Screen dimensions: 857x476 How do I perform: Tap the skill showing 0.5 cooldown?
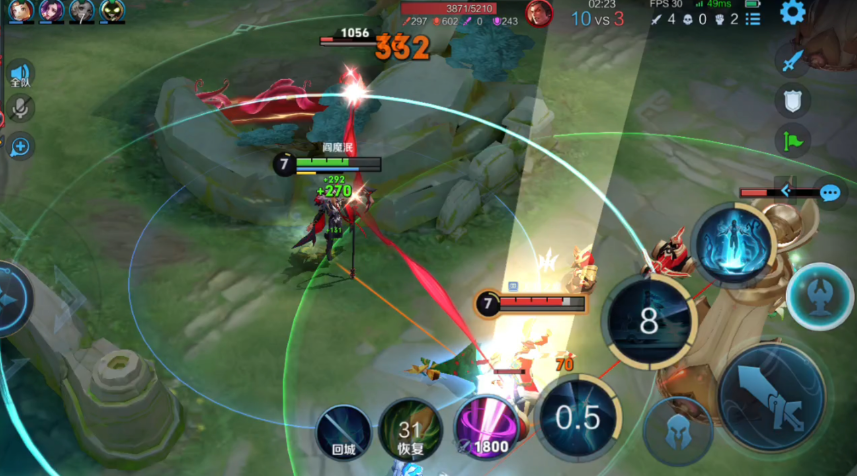(x=578, y=417)
